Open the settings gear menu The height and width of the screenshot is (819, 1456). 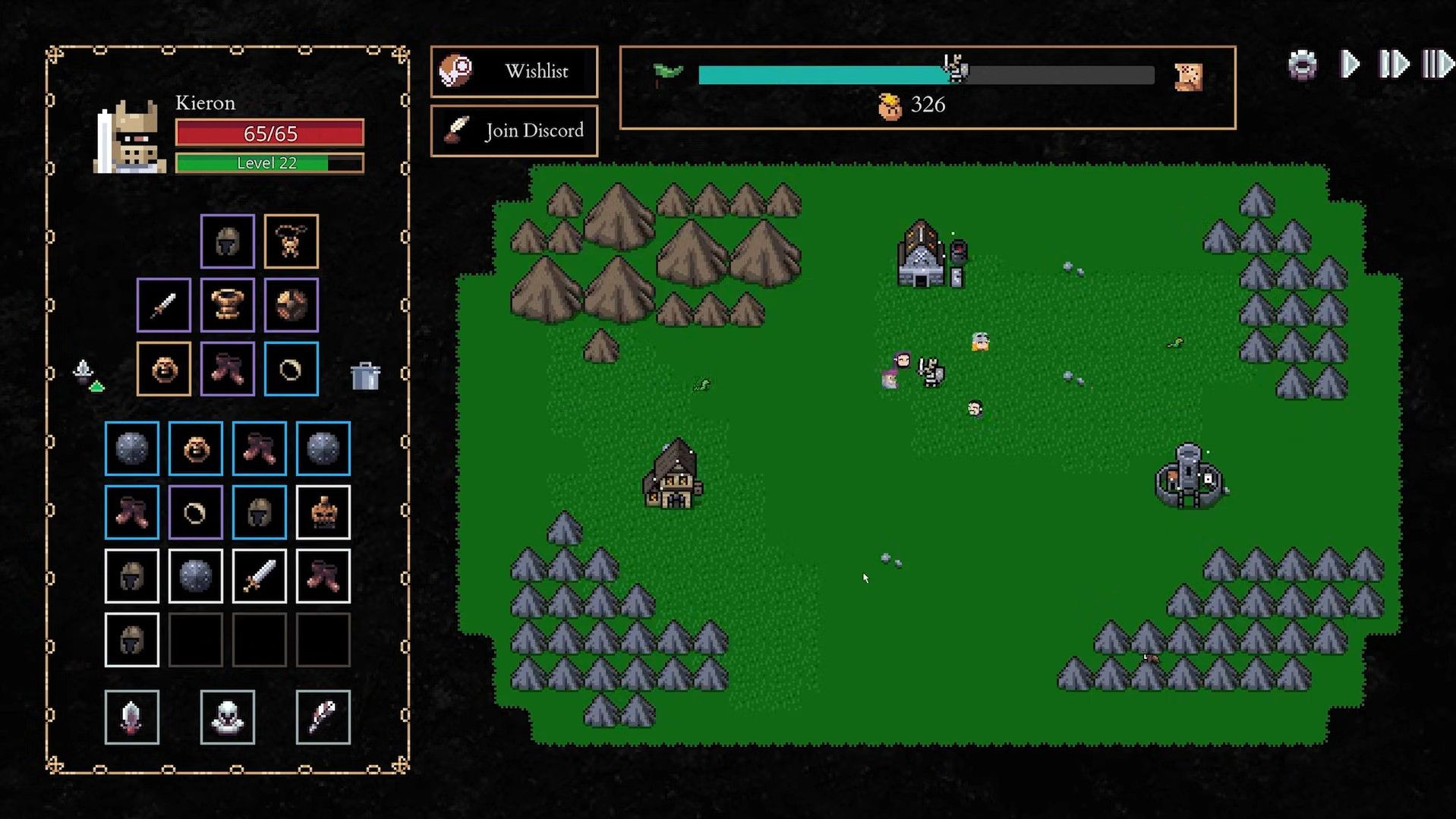coord(1303,65)
